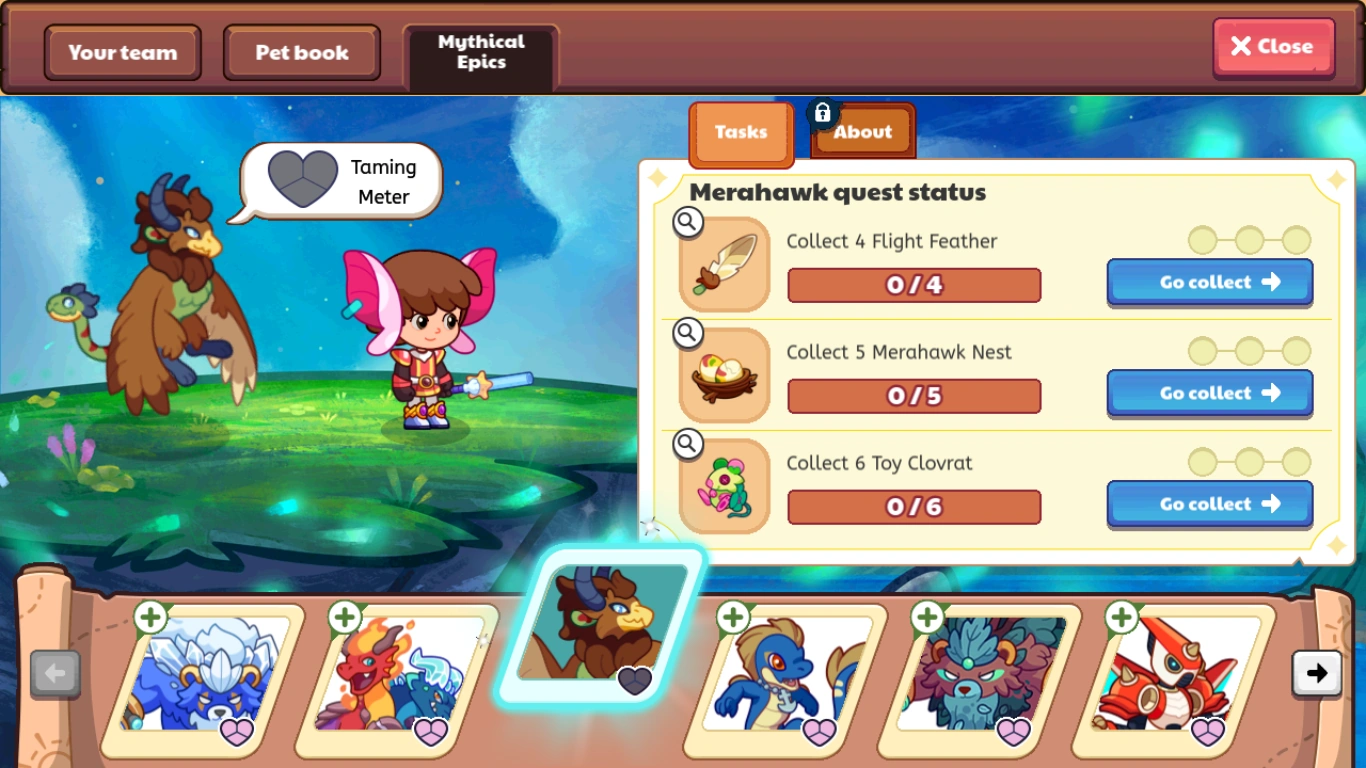Screen dimensions: 1366x768
Task: Open the Pet book tab
Action: pos(301,52)
